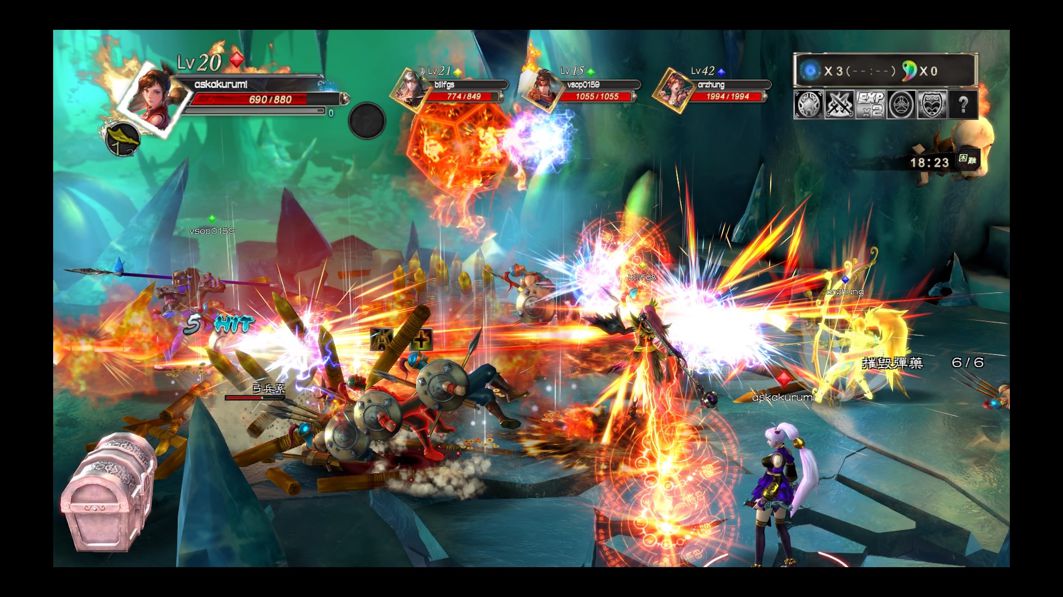This screenshot has height=597, width=1063.
Task: Select teammate vsop0159 portrait
Action: tap(541, 89)
